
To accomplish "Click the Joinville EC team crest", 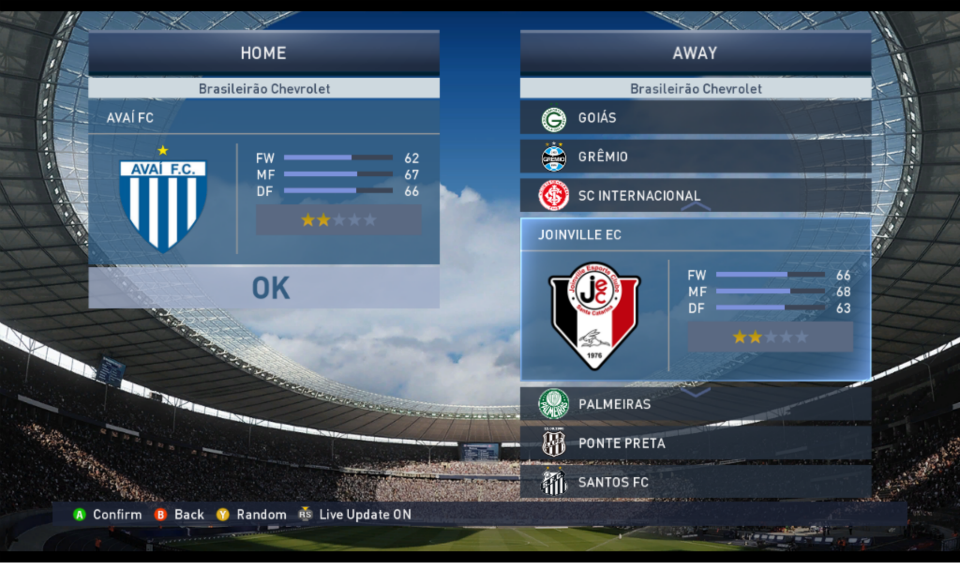I will pyautogui.click(x=595, y=315).
